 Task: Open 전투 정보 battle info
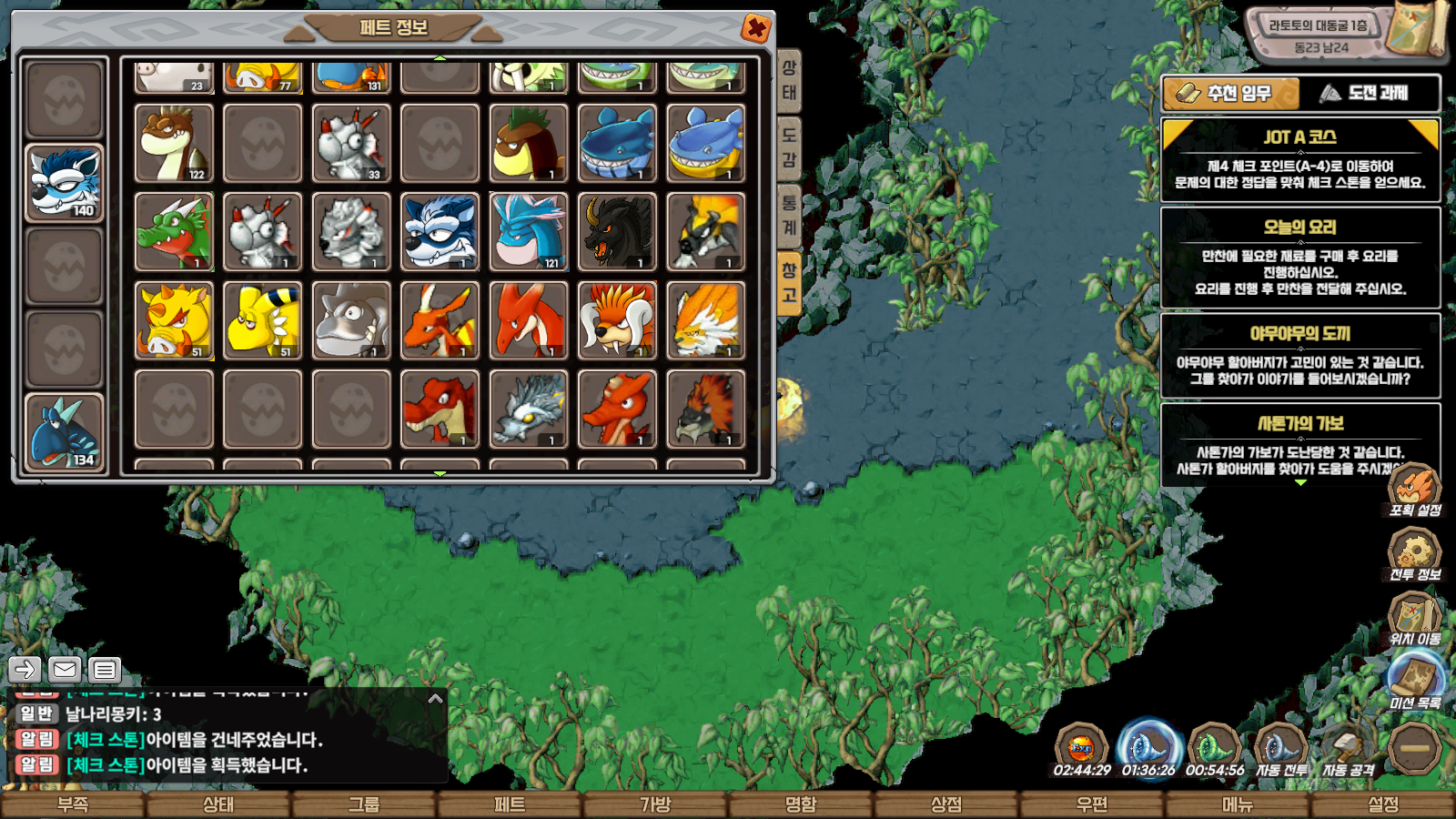point(1415,554)
